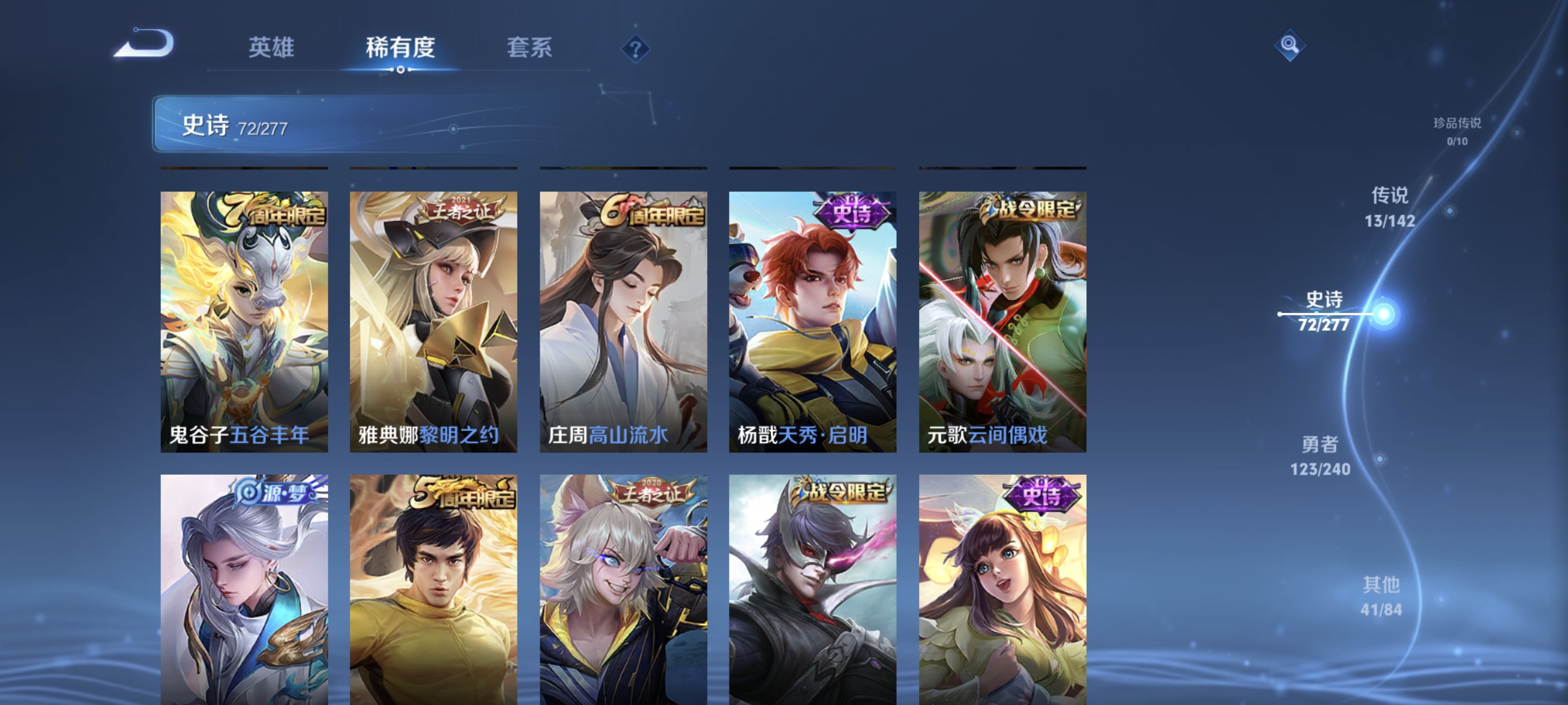Open the 庄周高山流水 skin label
This screenshot has width=1568, height=705.
coord(607,435)
